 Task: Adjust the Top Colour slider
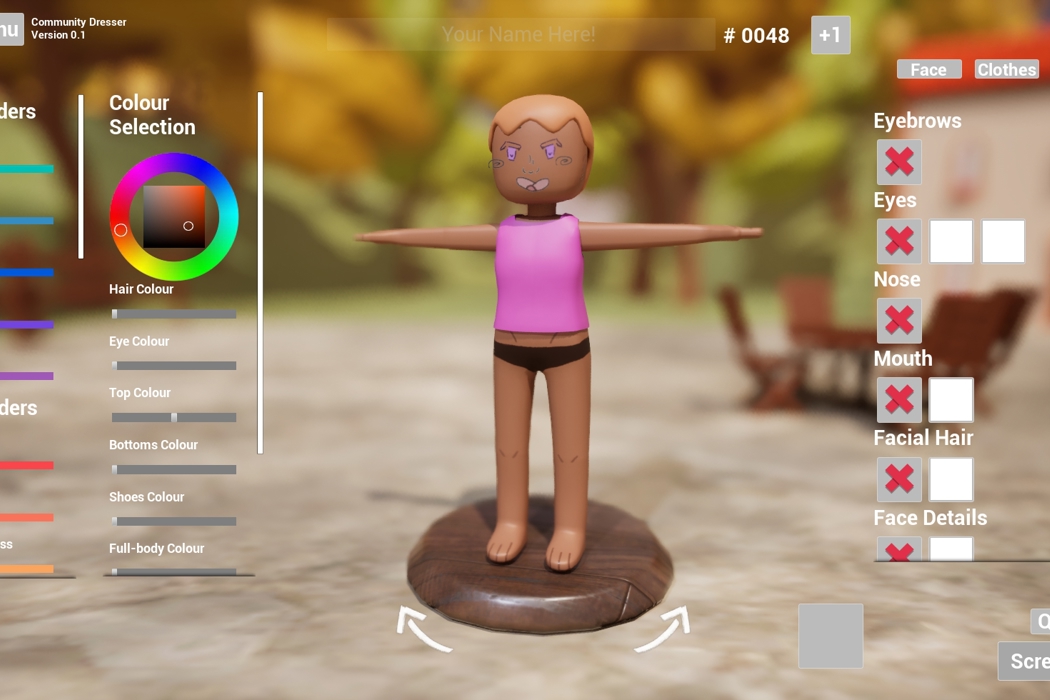(174, 418)
